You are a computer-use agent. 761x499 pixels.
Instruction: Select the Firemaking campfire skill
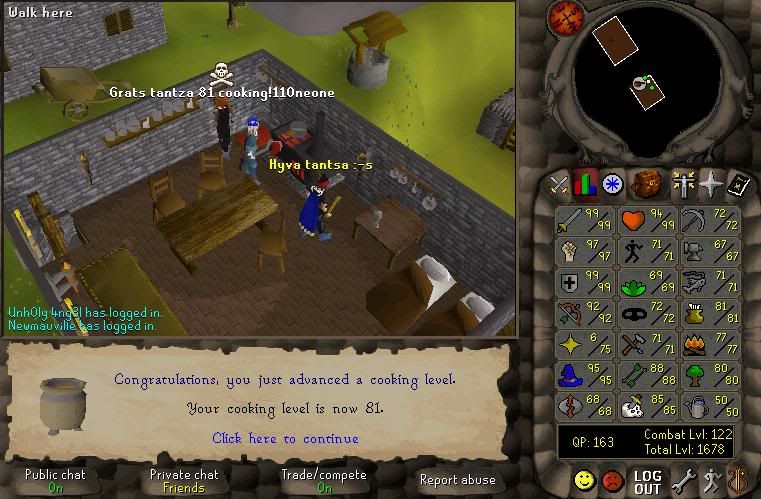click(708, 346)
